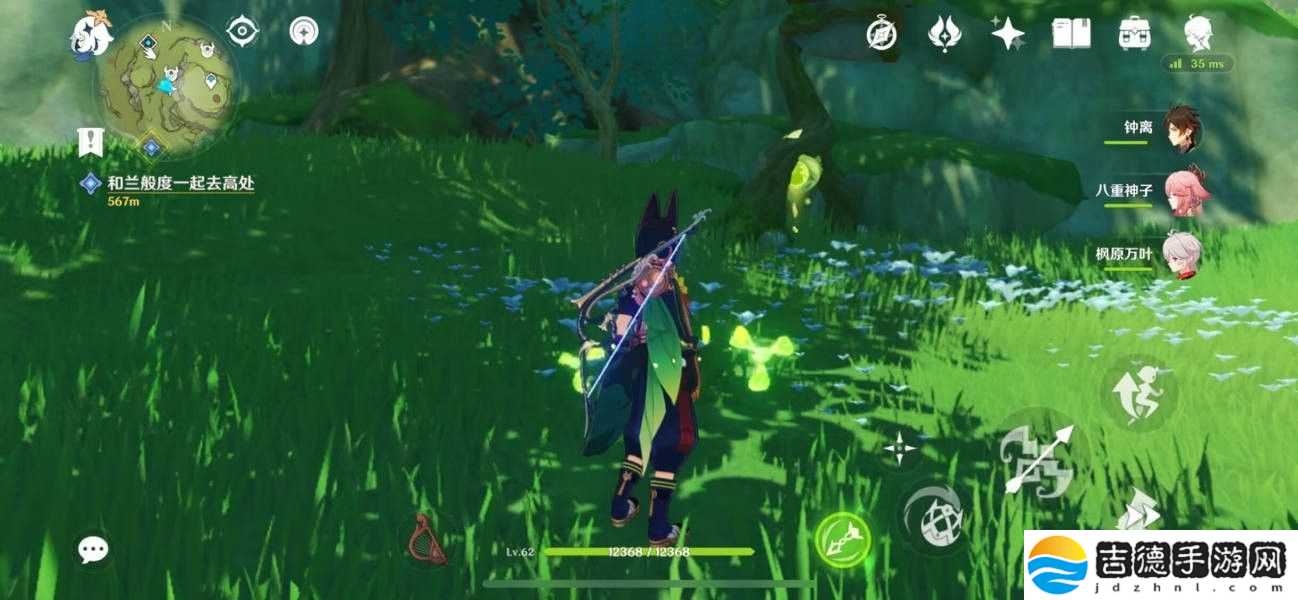Open the backpack inventory
1298x600 pixels.
(x=1134, y=34)
